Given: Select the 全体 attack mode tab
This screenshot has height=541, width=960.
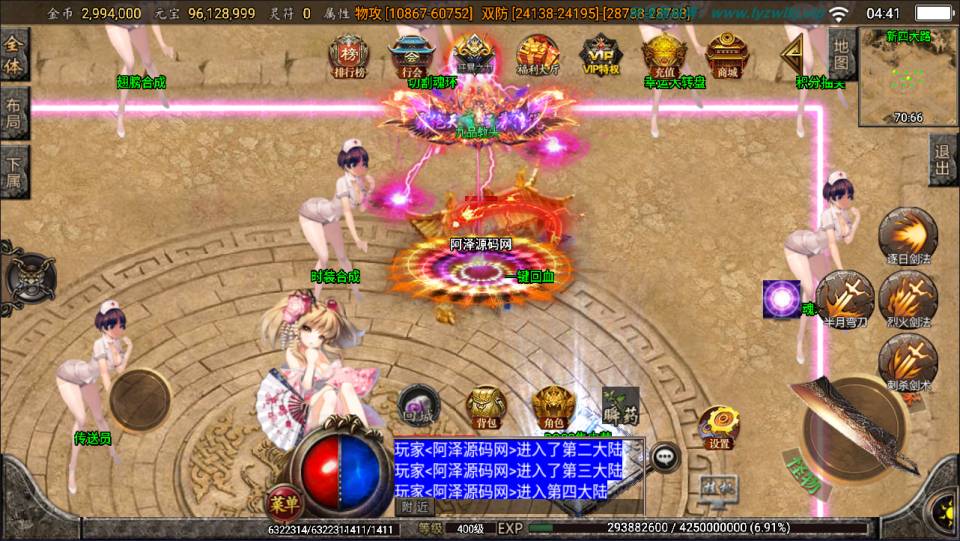Looking at the screenshot, I should [14, 55].
